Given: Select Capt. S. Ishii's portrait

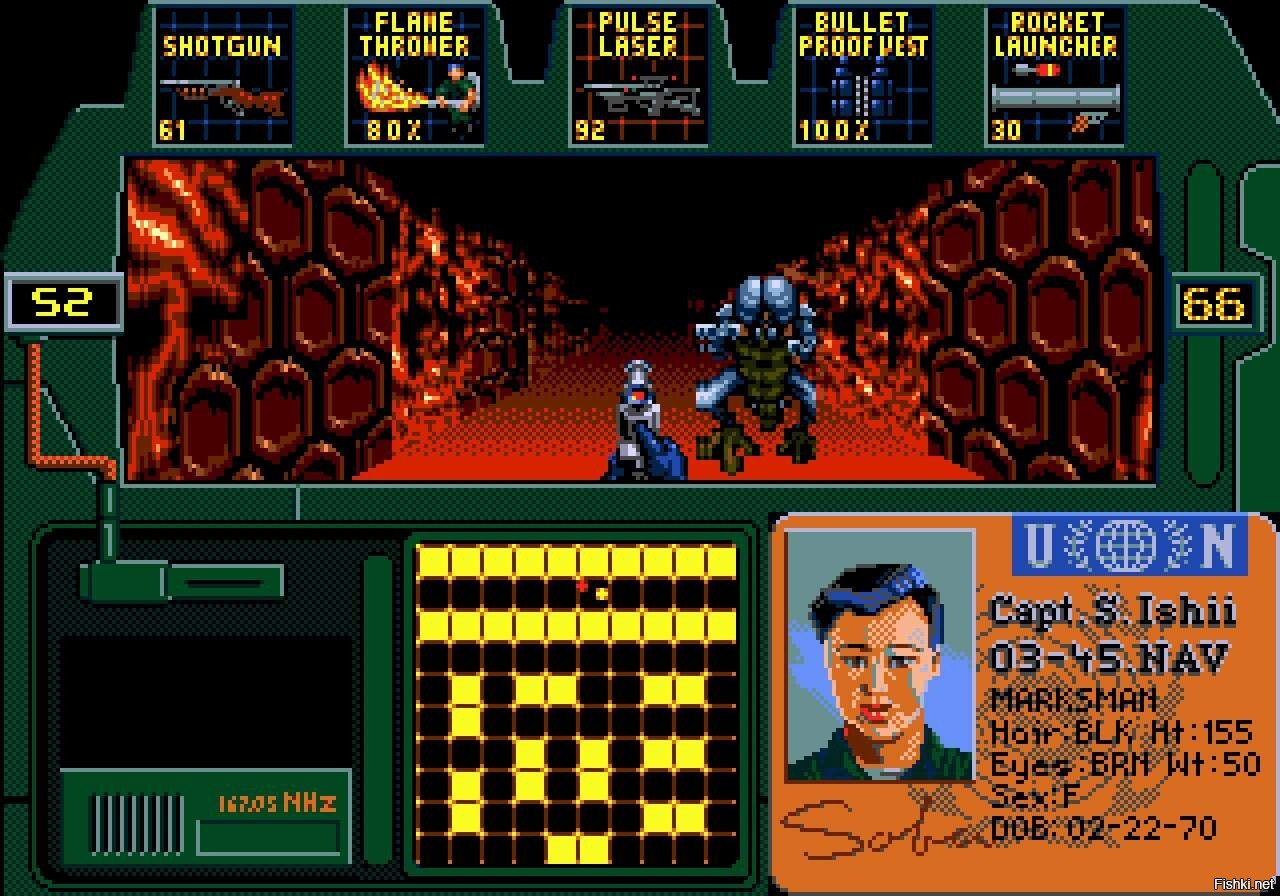Looking at the screenshot, I should 880,655.
